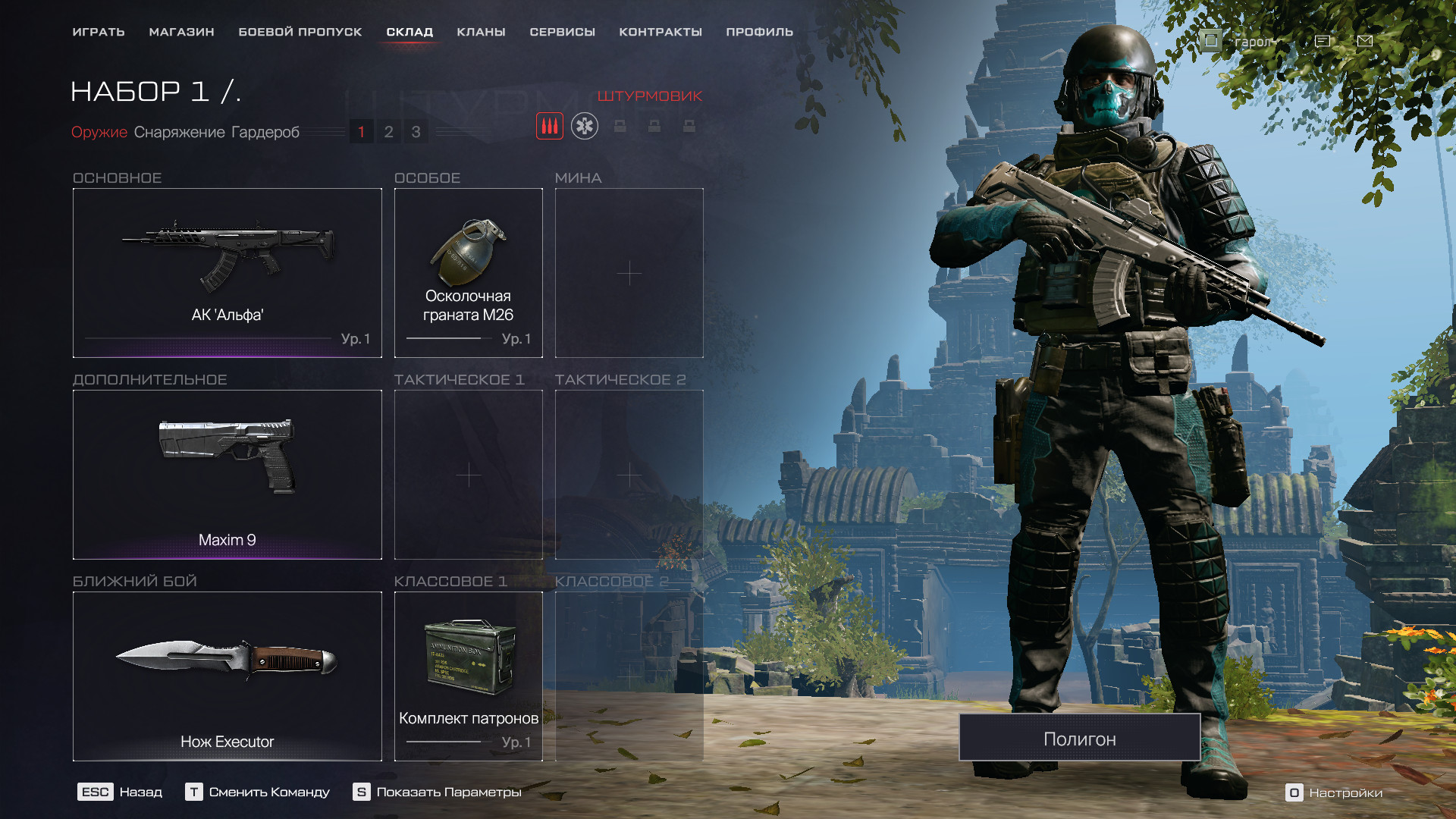The width and height of the screenshot is (1456, 819).
Task: Launch the Полигон firing range
Action: [1079, 738]
